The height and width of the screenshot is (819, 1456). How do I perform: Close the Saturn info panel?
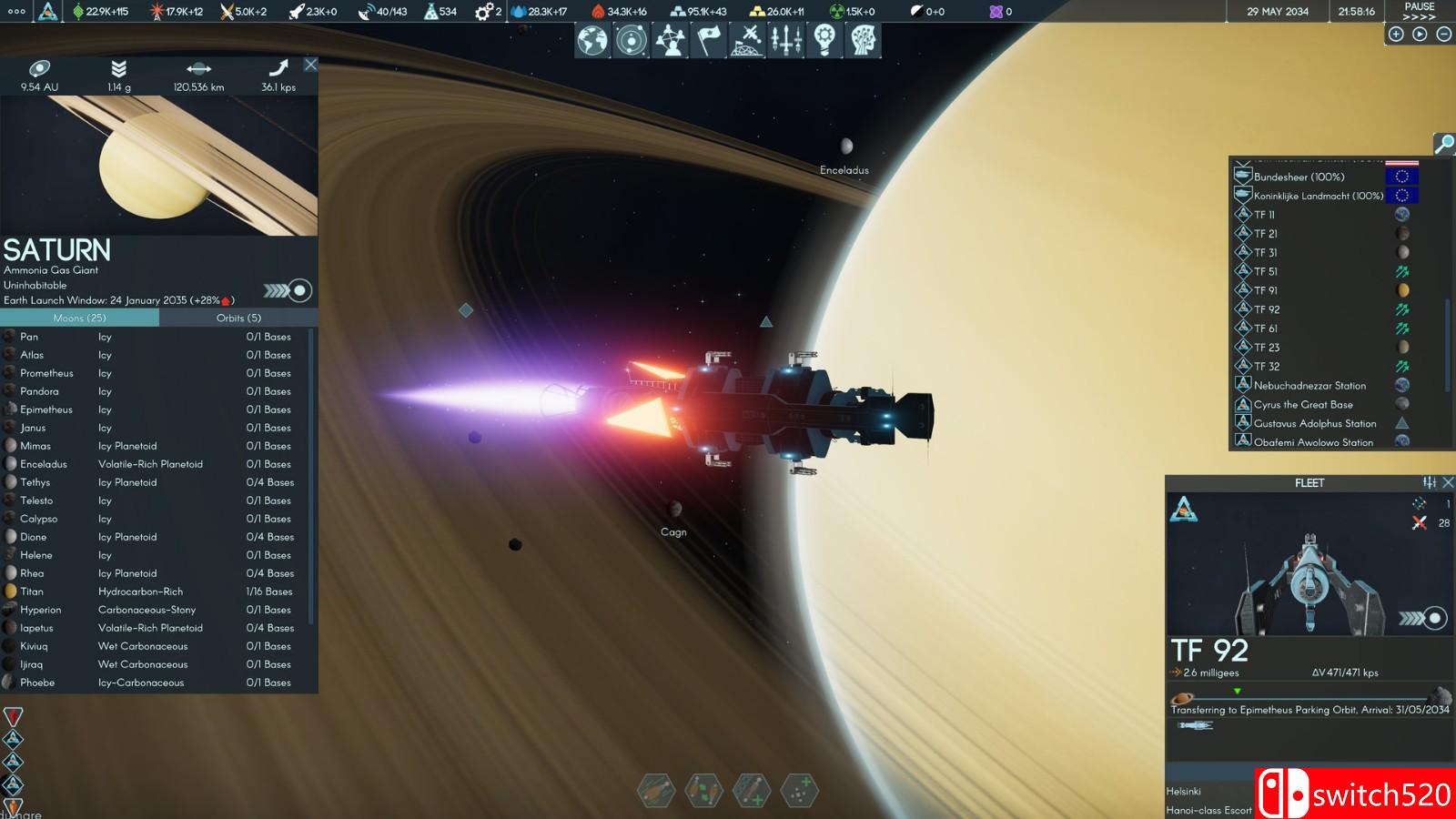click(x=310, y=65)
